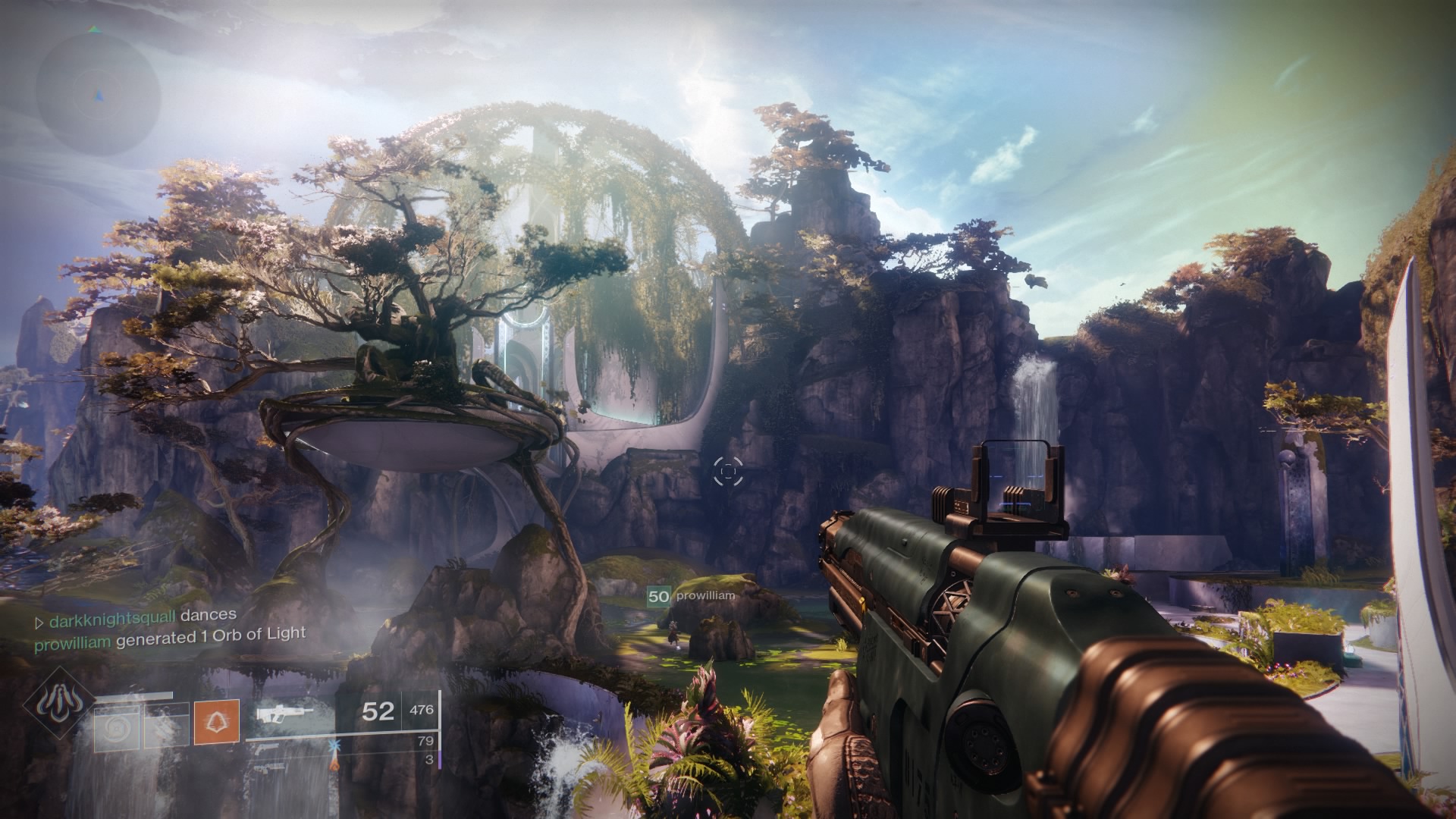
Task: Select the heavy weapon icon
Action: 267,769
